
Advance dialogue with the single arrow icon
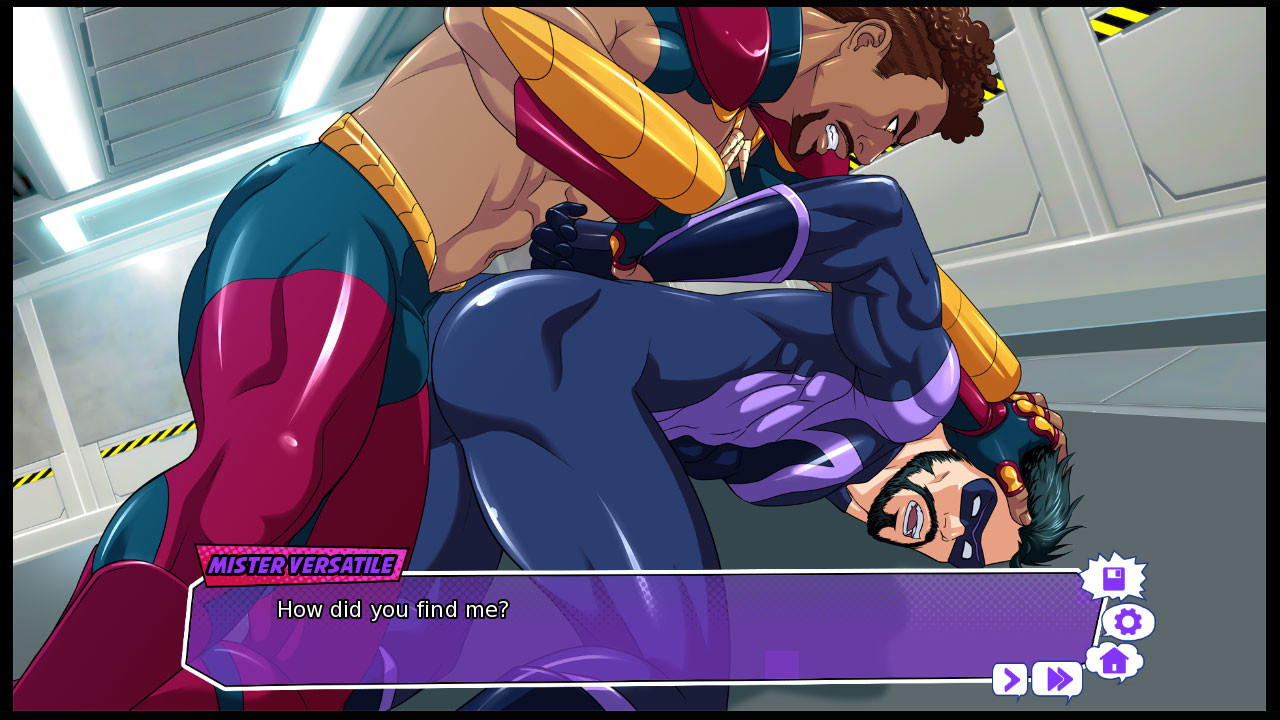point(1010,680)
